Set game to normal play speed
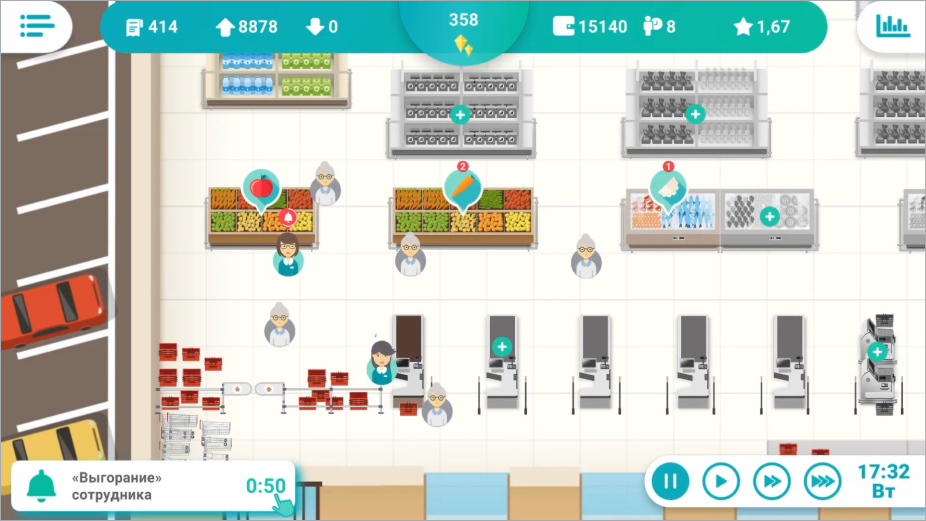This screenshot has height=521, width=926. tap(720, 482)
